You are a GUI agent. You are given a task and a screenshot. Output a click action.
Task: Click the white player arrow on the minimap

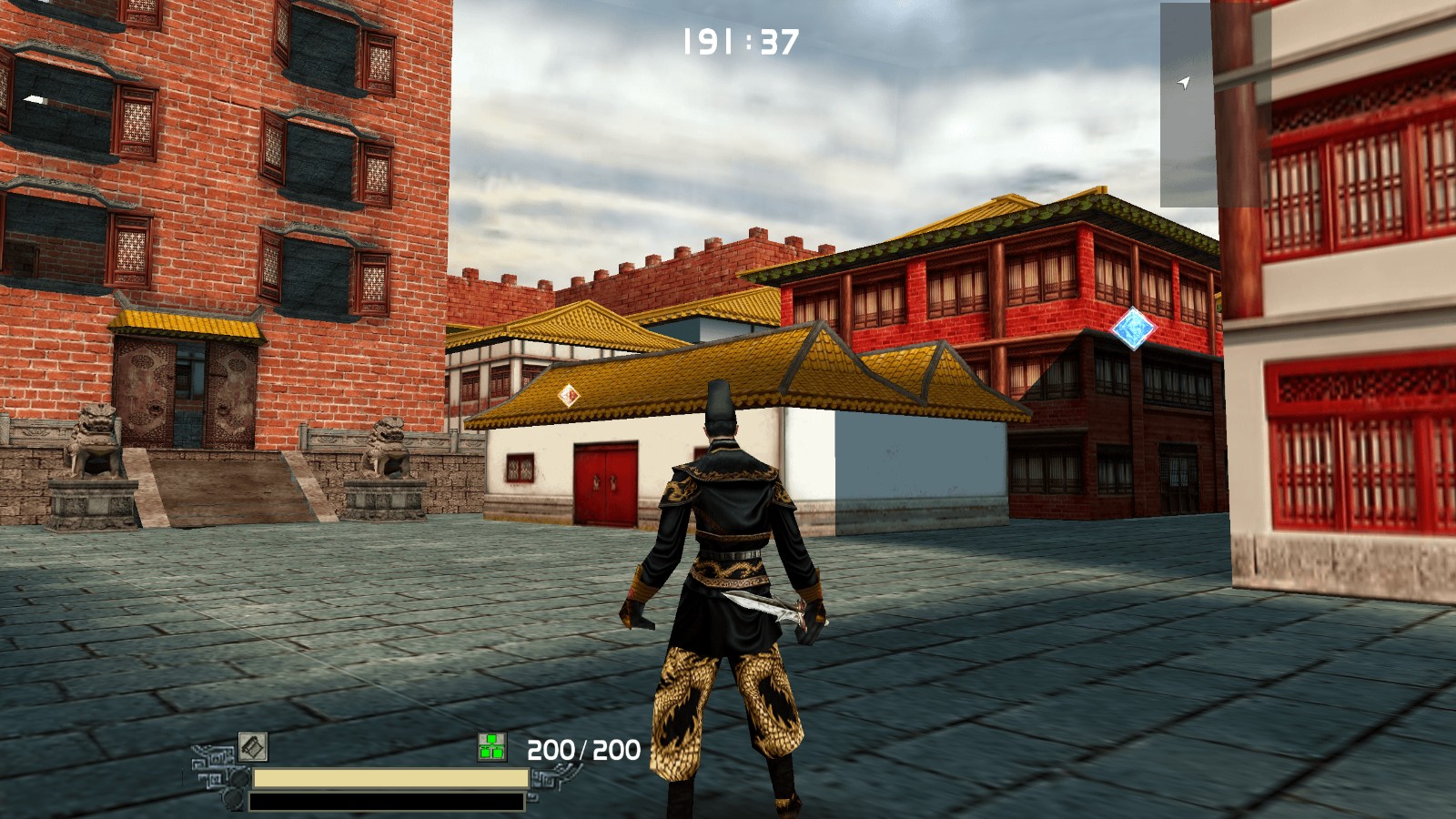pos(1183,83)
